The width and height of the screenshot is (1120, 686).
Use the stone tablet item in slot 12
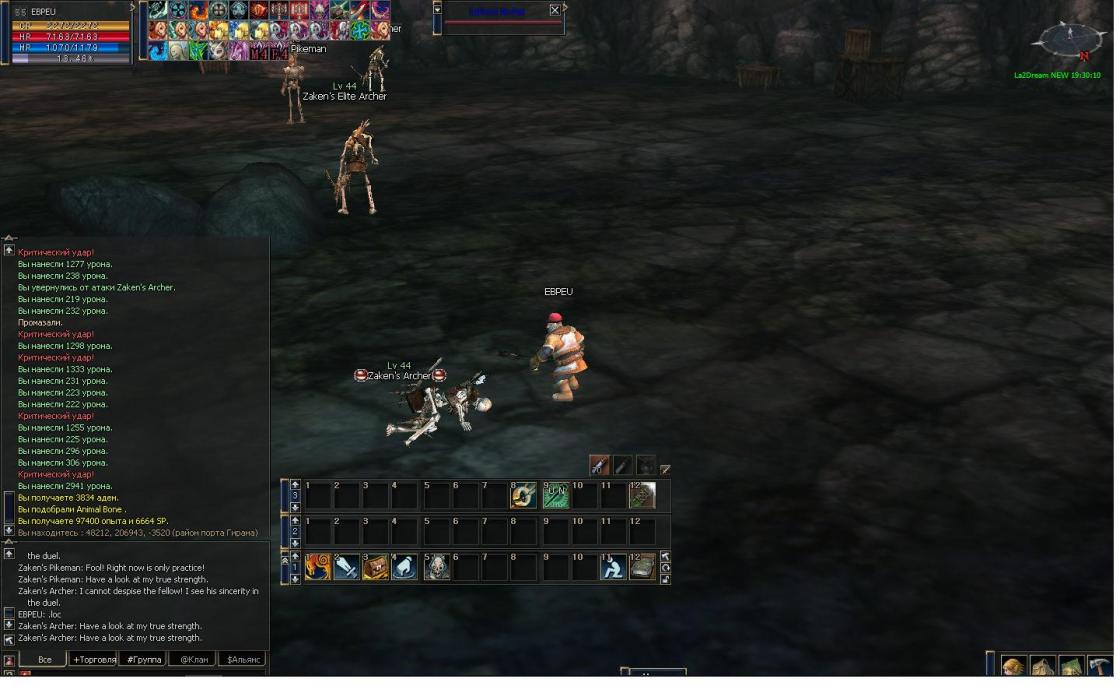pyautogui.click(x=642, y=567)
